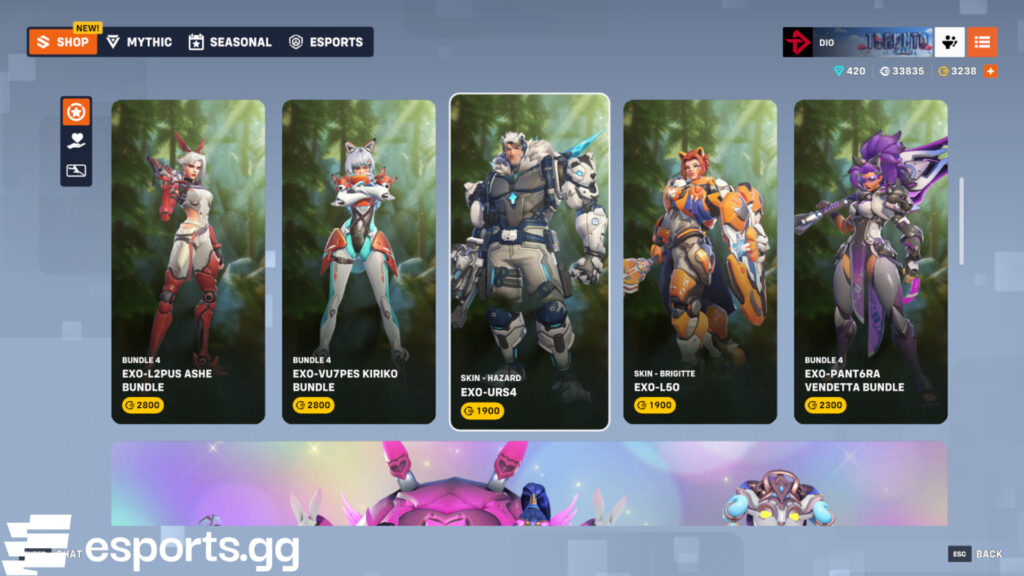The height and width of the screenshot is (576, 1024).
Task: Select the EXO-URS4 Hazard skin card
Action: 529,262
